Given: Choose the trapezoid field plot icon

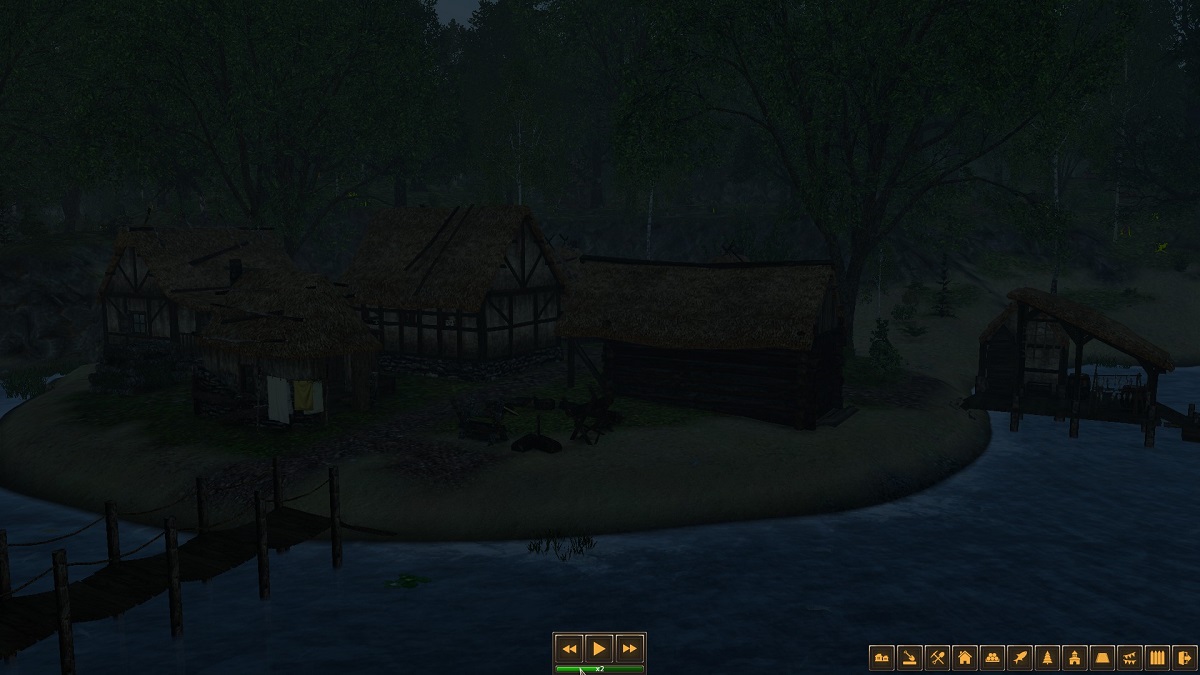Looking at the screenshot, I should [1102, 657].
